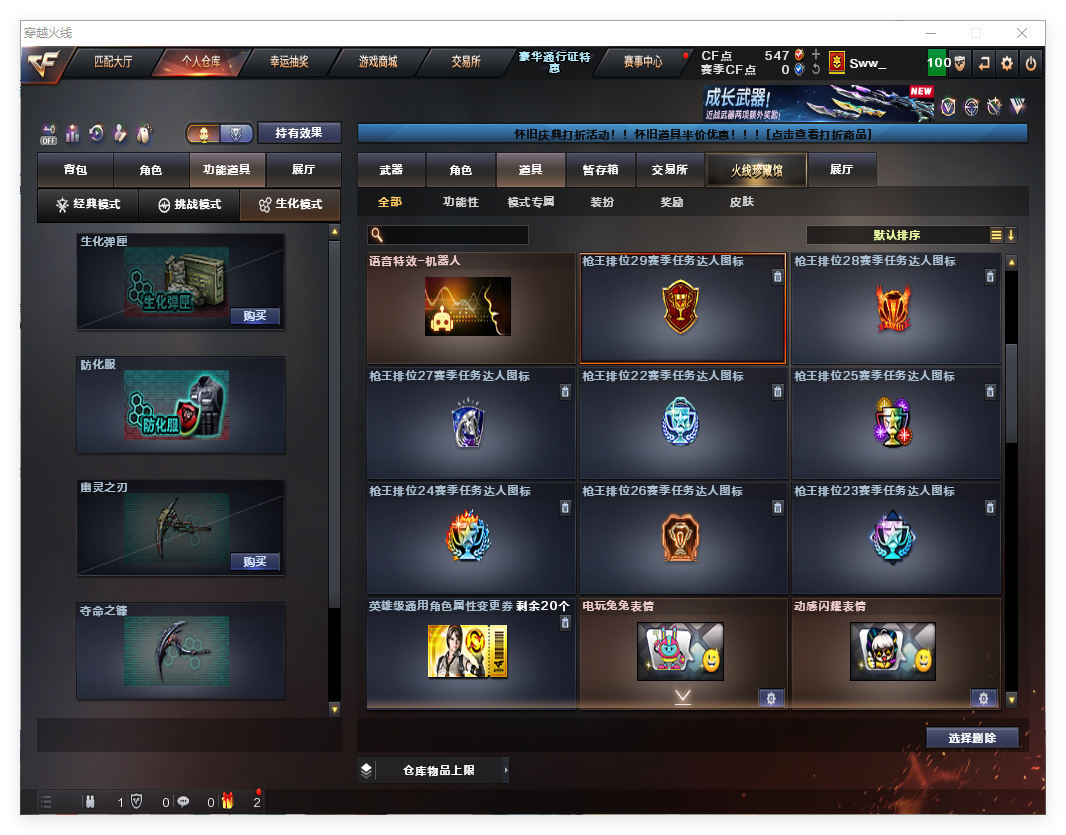Choose the 挑战模式 challenge mode tab
This screenshot has height=835, width=1066.
pyautogui.click(x=190, y=205)
